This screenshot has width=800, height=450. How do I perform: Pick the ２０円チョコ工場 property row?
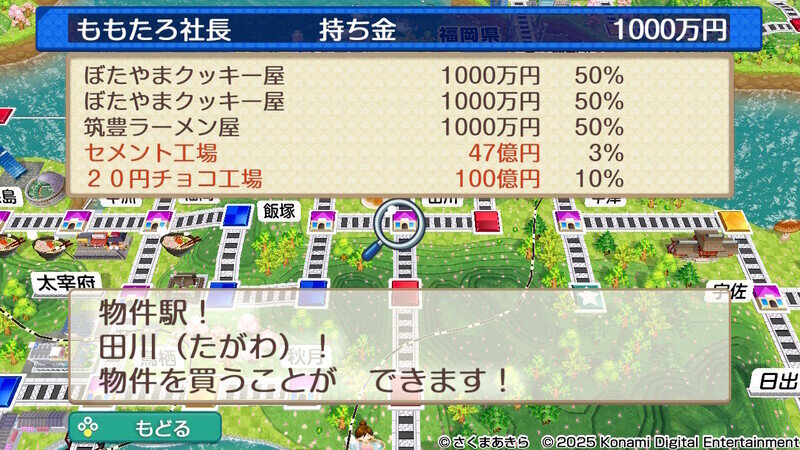pos(355,179)
